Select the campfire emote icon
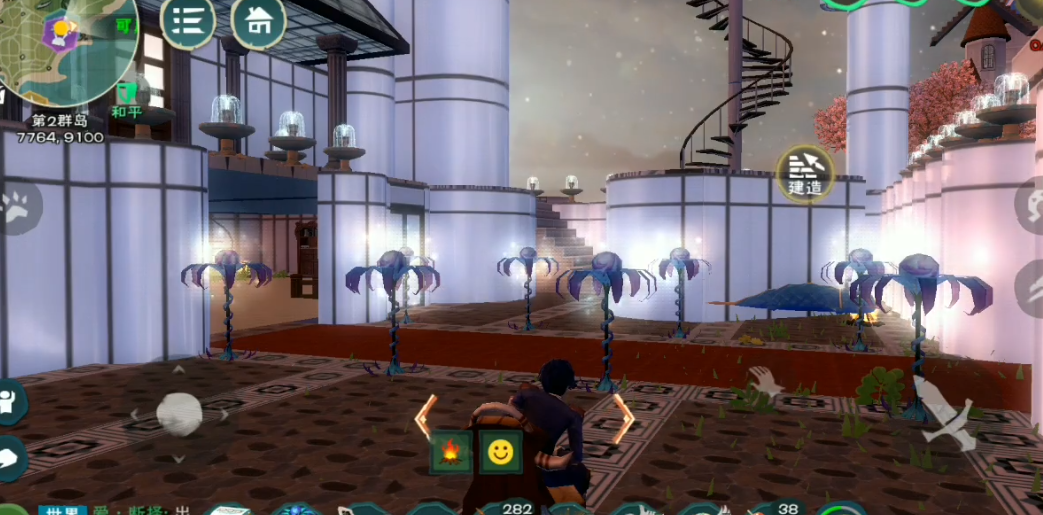The height and width of the screenshot is (515, 1043). (451, 453)
